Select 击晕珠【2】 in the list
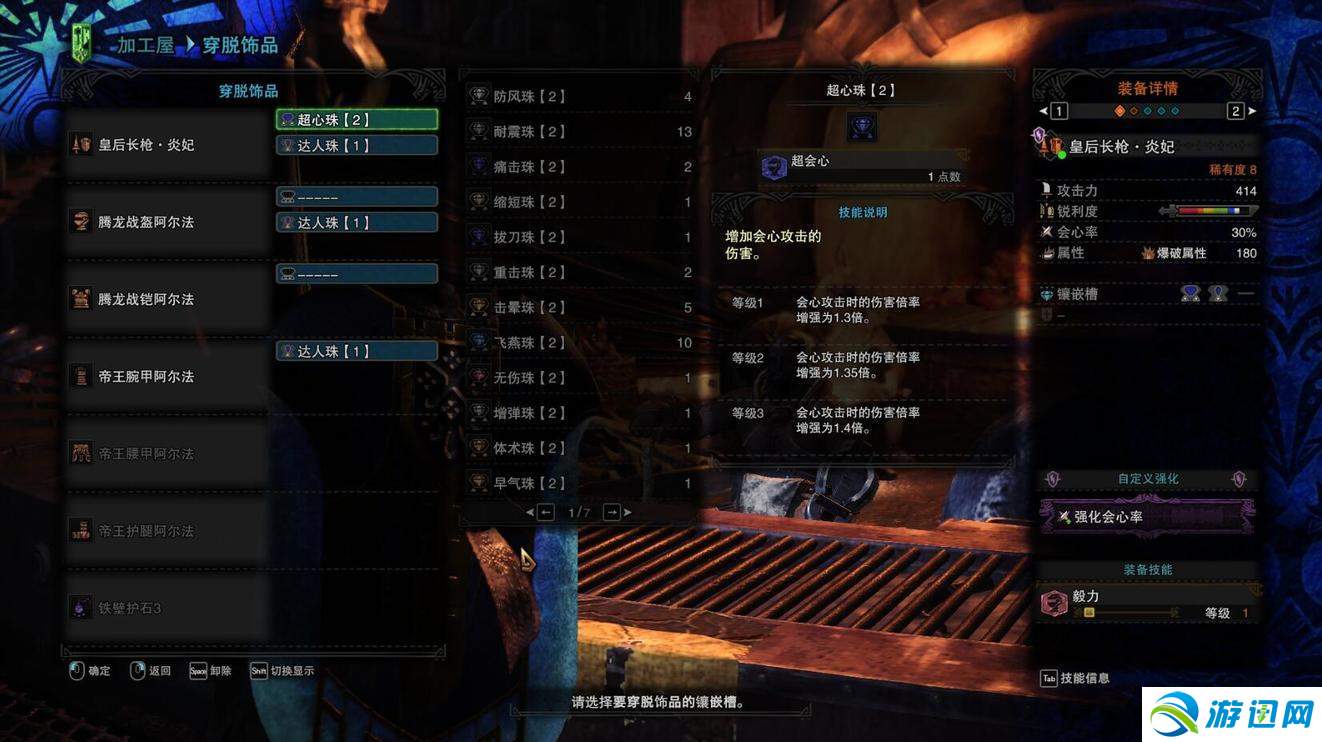 pyautogui.click(x=579, y=308)
